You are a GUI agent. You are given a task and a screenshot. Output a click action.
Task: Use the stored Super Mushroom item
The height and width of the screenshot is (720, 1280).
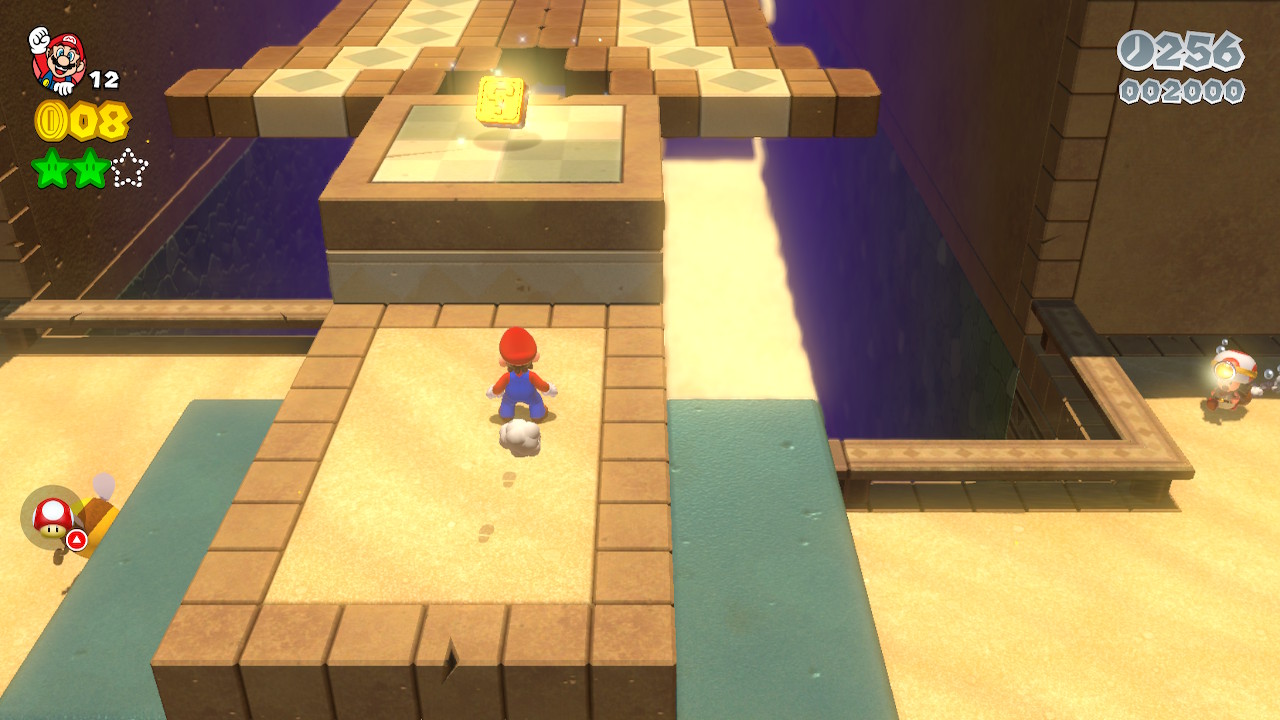(x=53, y=517)
